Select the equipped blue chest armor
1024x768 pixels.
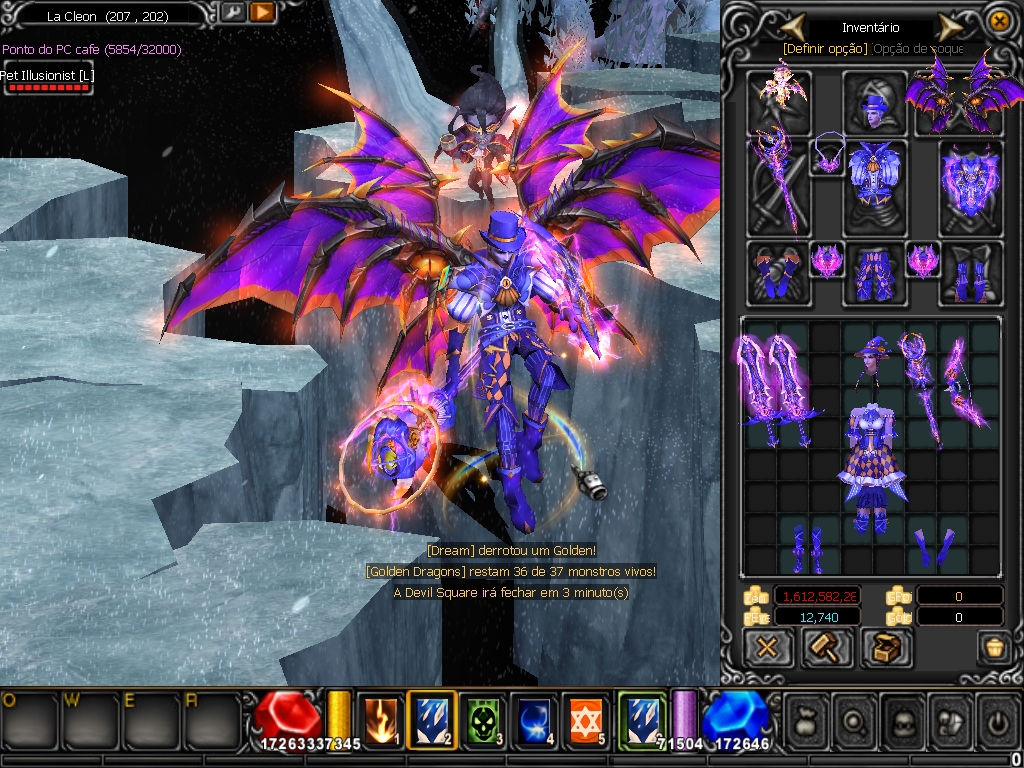point(875,186)
